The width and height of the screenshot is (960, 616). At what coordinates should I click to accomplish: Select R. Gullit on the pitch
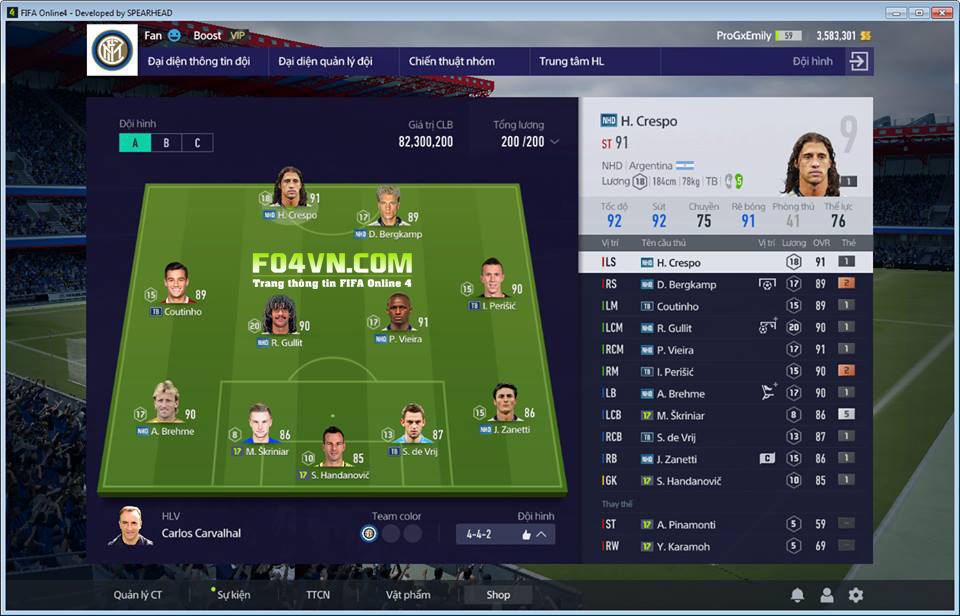click(x=279, y=318)
